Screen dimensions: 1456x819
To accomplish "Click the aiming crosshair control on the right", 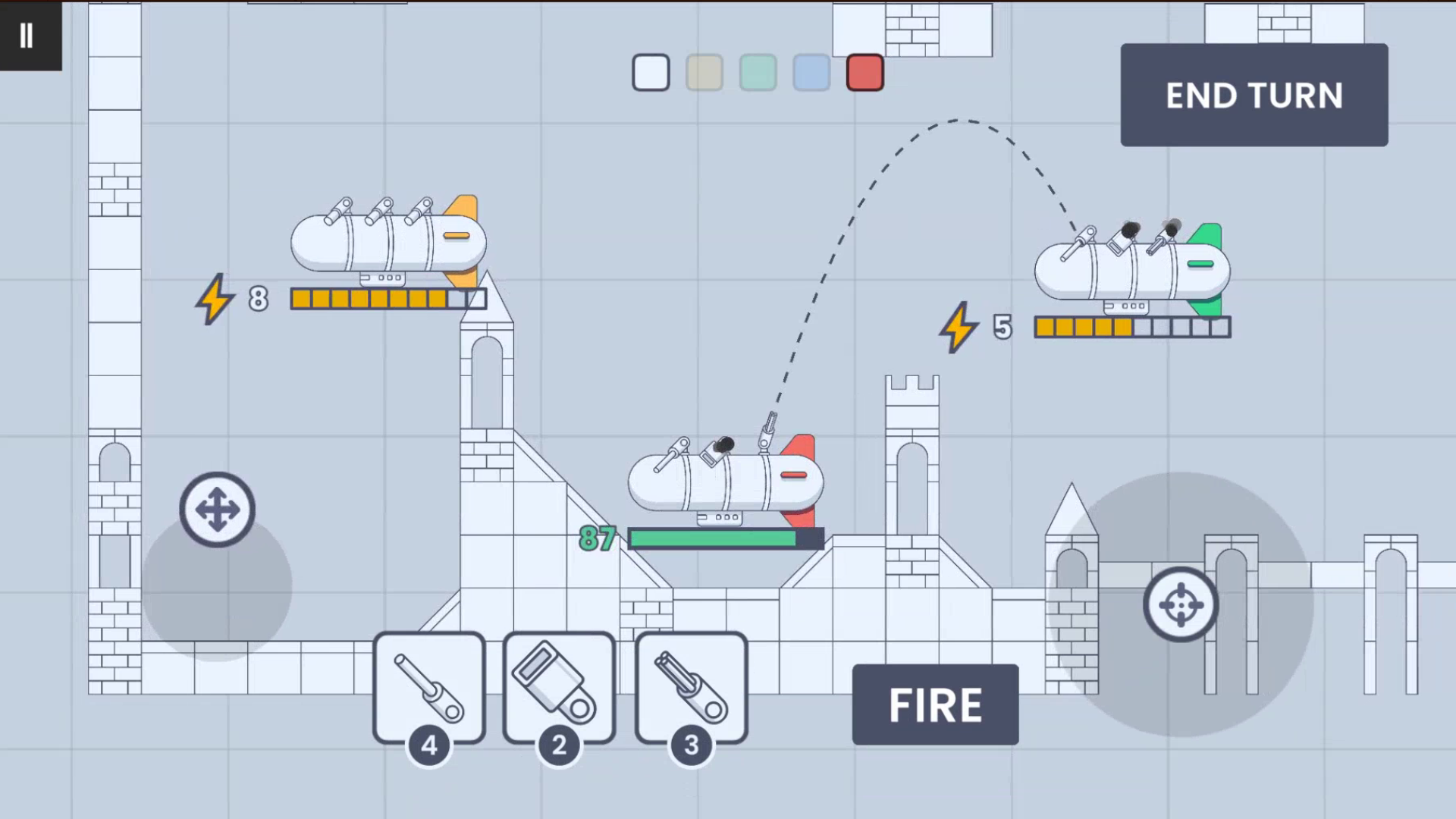I will coord(1181,604).
